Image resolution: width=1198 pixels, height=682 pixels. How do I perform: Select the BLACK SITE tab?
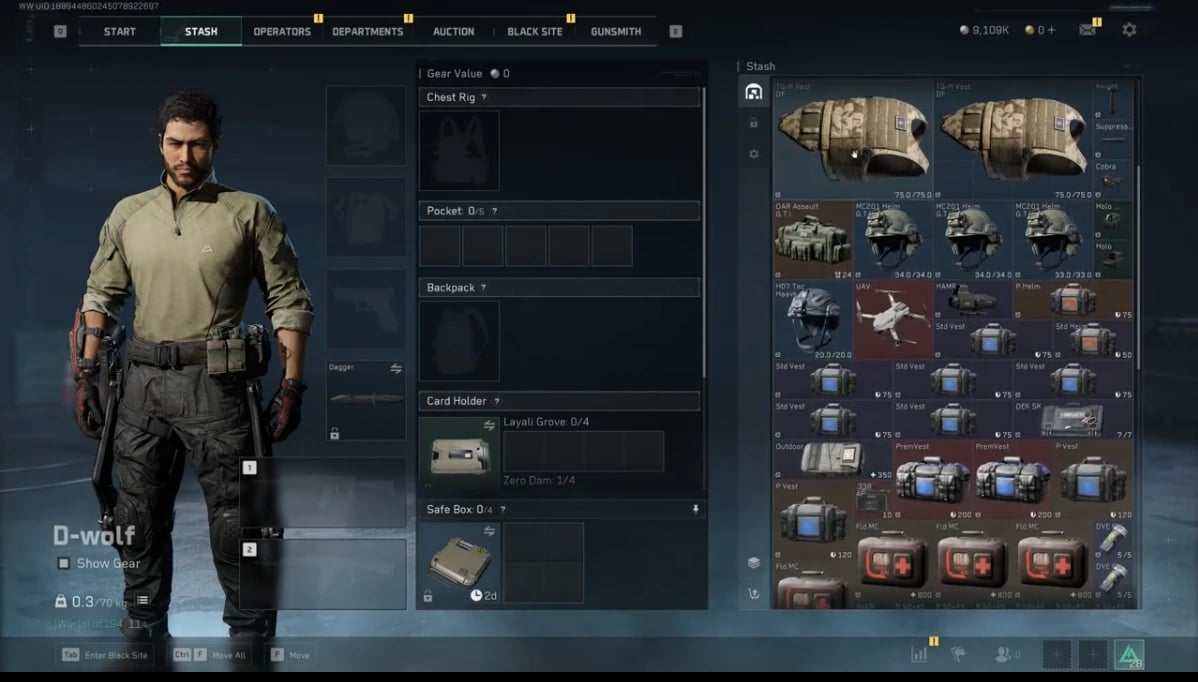pyautogui.click(x=535, y=31)
